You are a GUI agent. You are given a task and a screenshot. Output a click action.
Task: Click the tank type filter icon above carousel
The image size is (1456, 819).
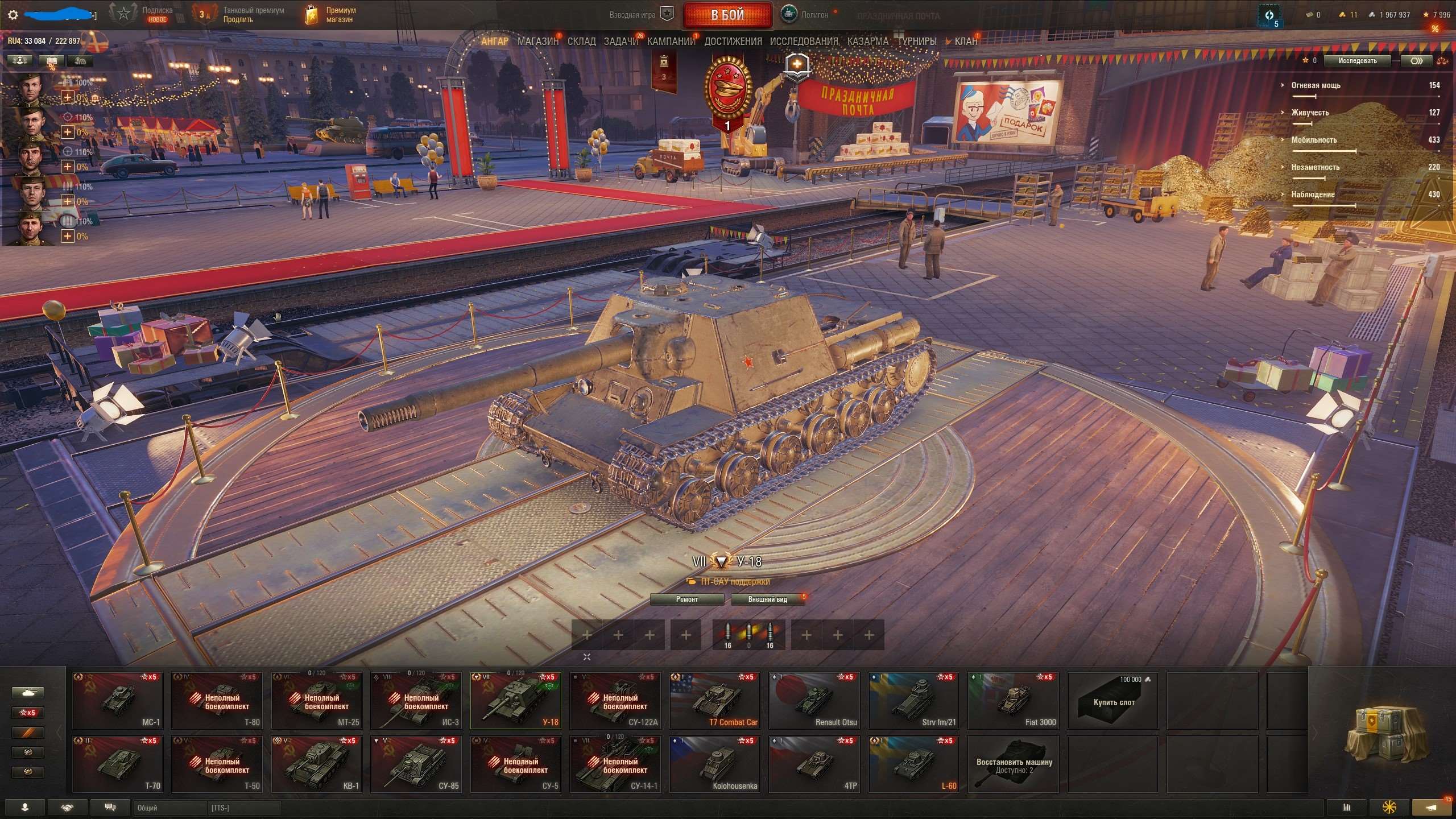click(x=28, y=692)
